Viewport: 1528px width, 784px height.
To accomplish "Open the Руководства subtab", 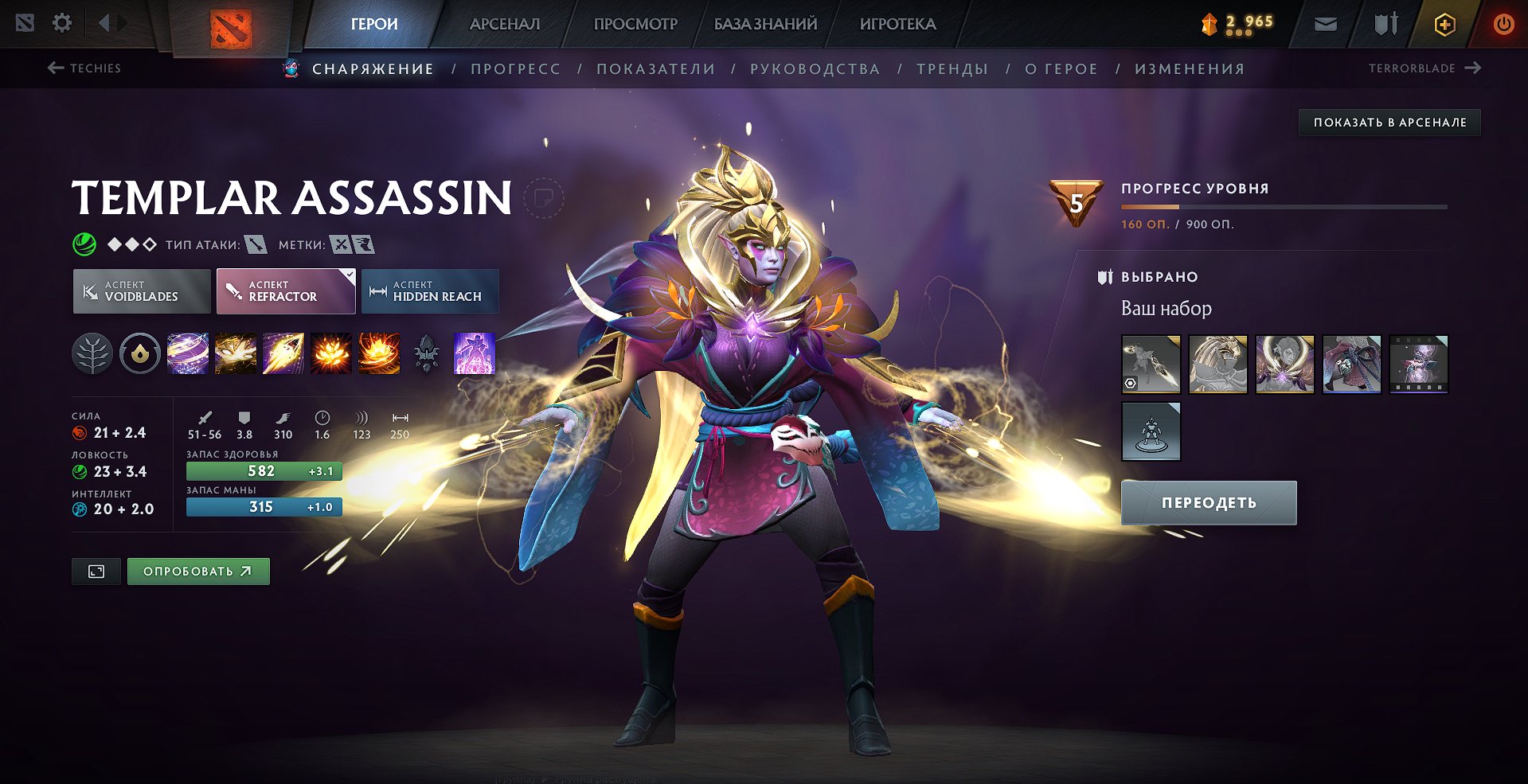I will pos(815,69).
